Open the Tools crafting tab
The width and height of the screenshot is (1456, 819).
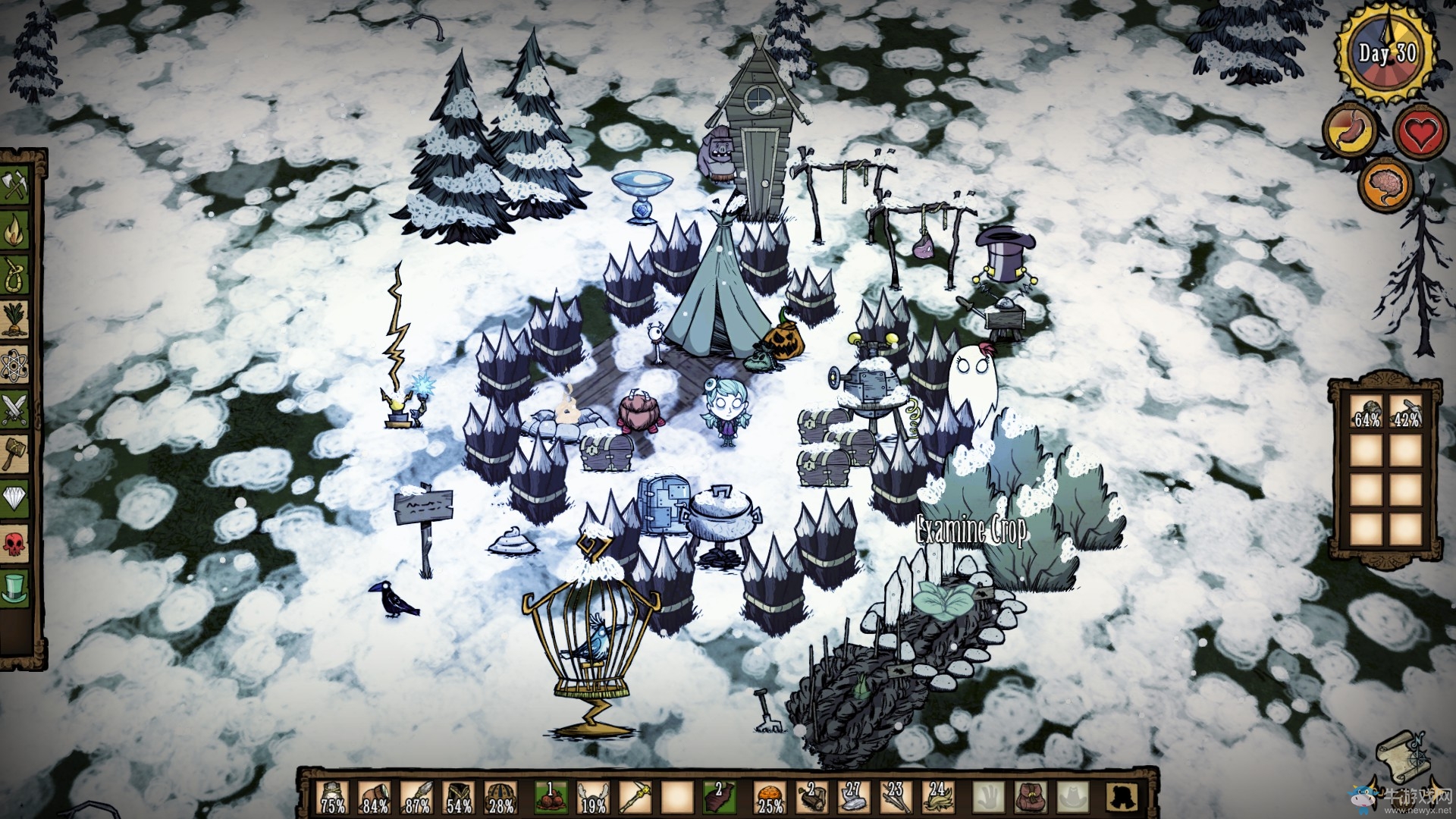(16, 185)
